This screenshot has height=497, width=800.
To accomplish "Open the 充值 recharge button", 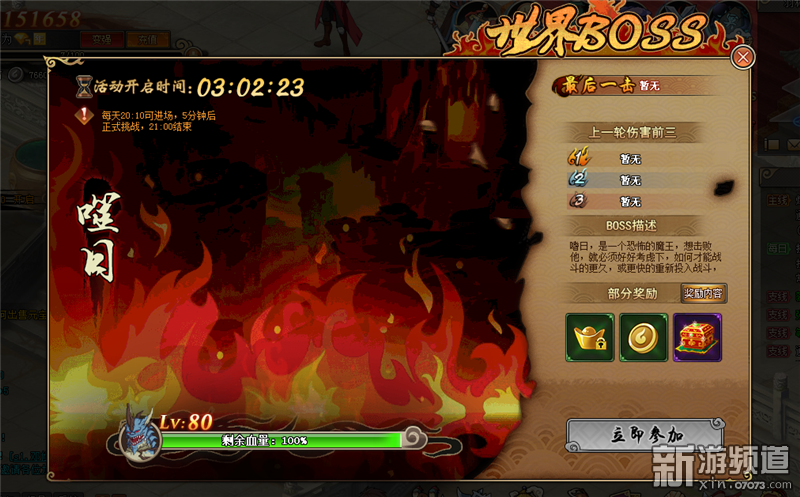I will 149,38.
